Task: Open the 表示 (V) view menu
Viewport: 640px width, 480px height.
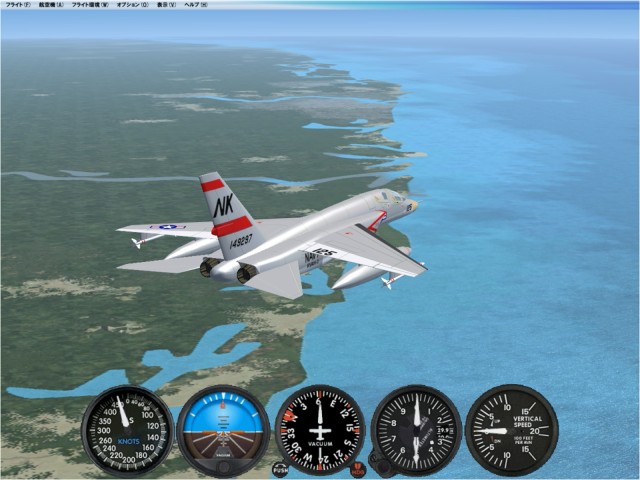Action: click(165, 5)
